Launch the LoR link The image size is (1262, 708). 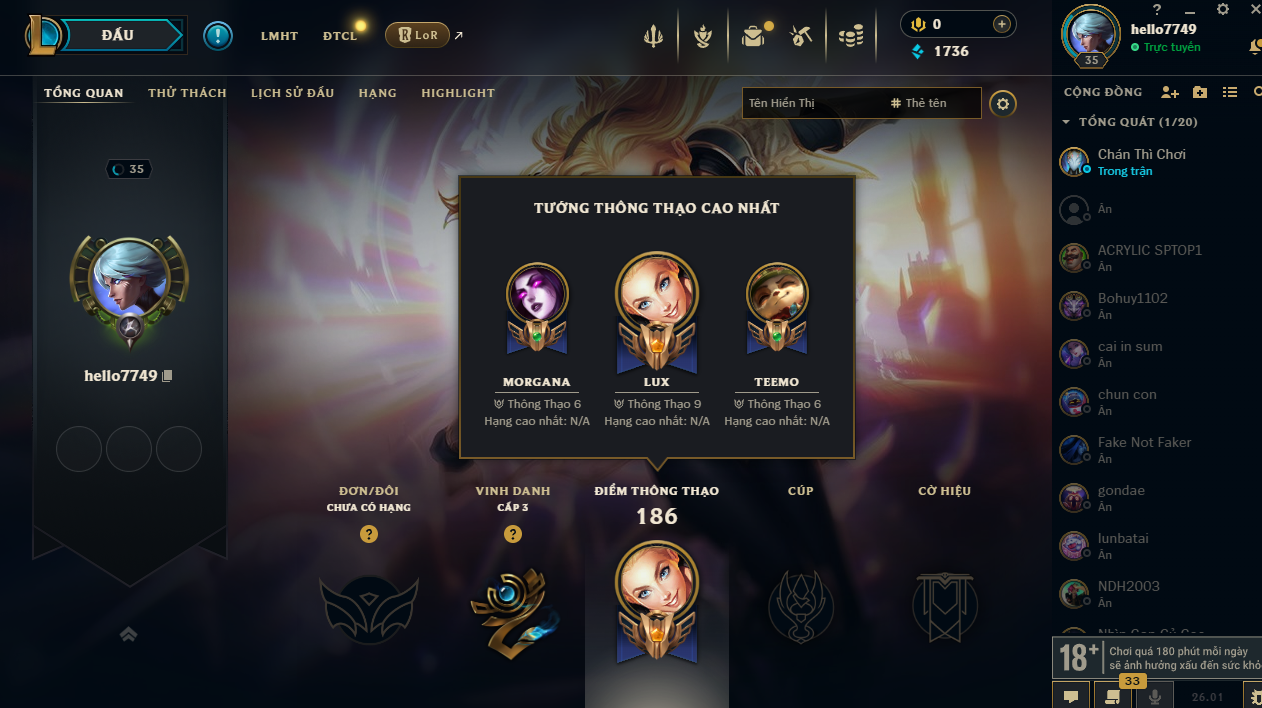418,35
